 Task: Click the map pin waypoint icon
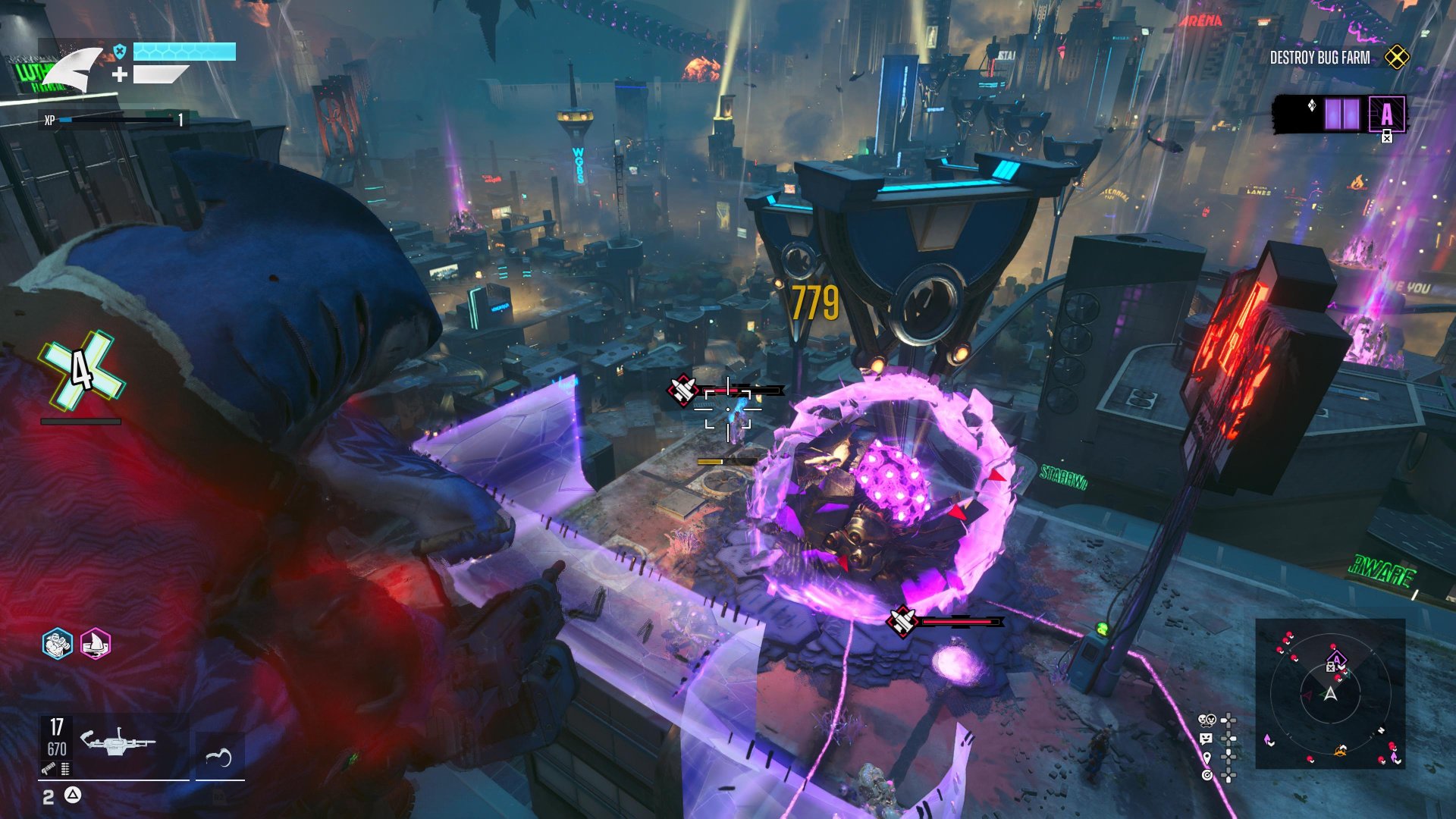(x=1207, y=757)
